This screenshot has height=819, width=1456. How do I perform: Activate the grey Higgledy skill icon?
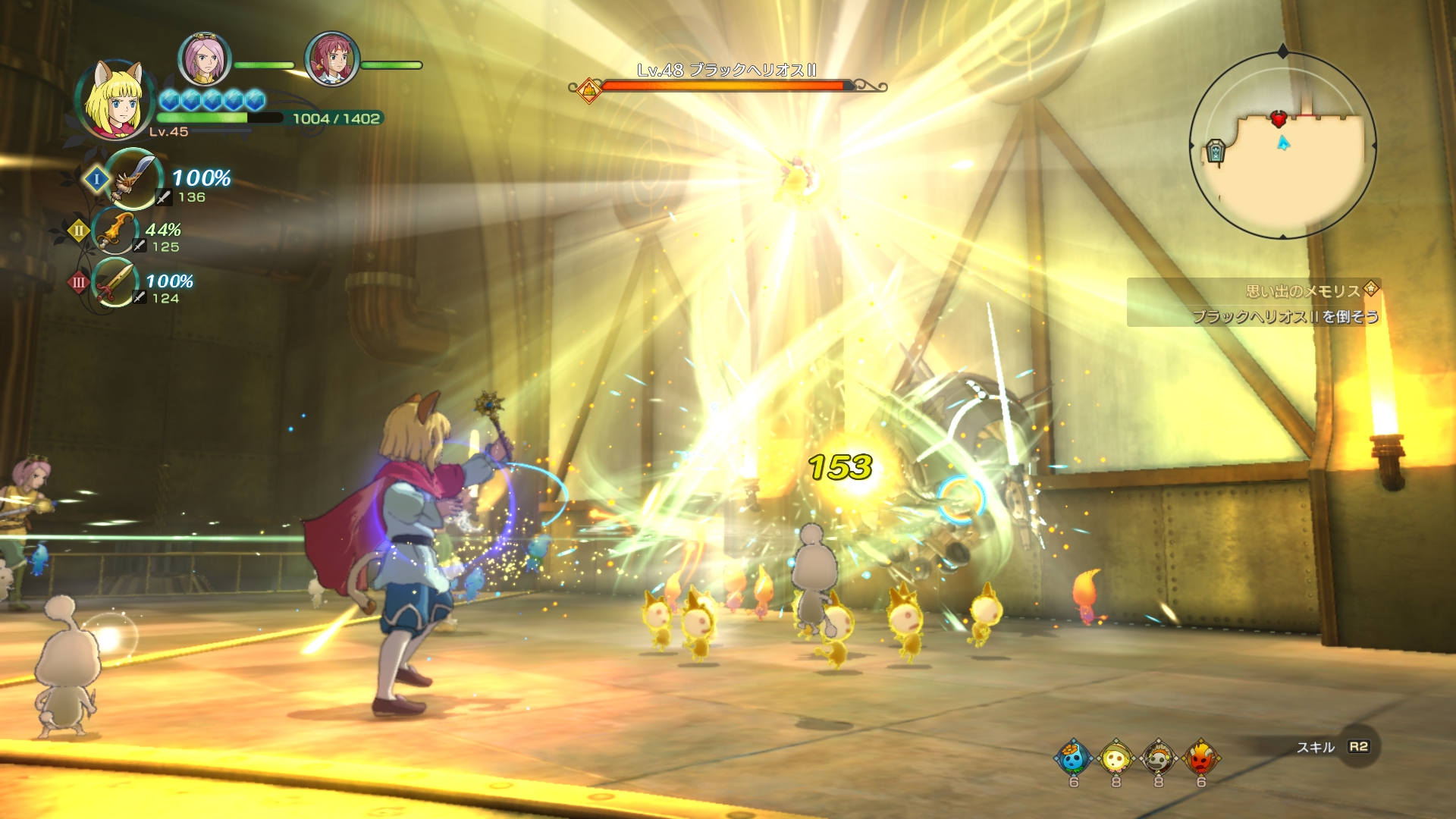(1159, 758)
